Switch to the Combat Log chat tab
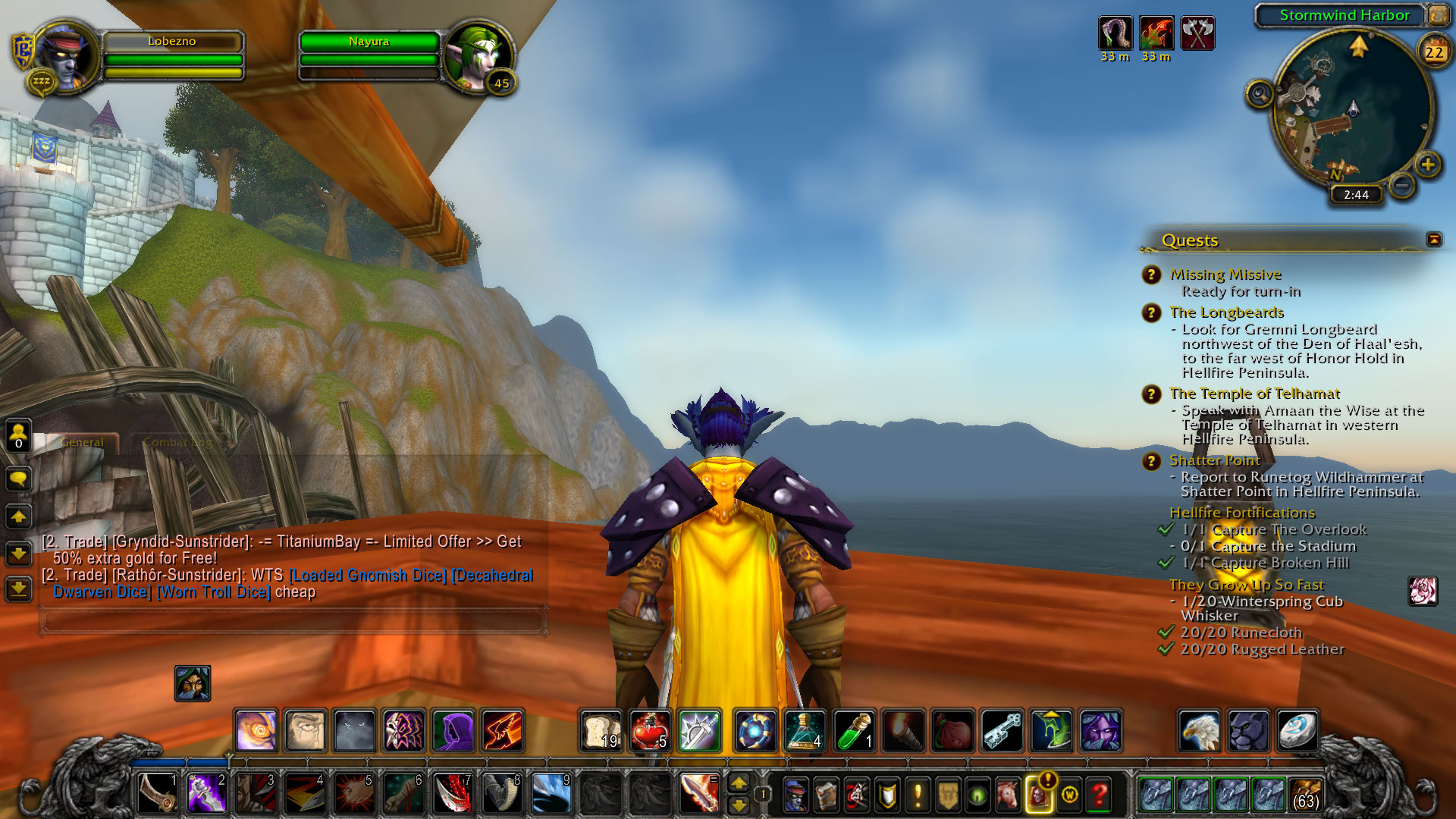Image resolution: width=1456 pixels, height=819 pixels. pyautogui.click(x=177, y=442)
